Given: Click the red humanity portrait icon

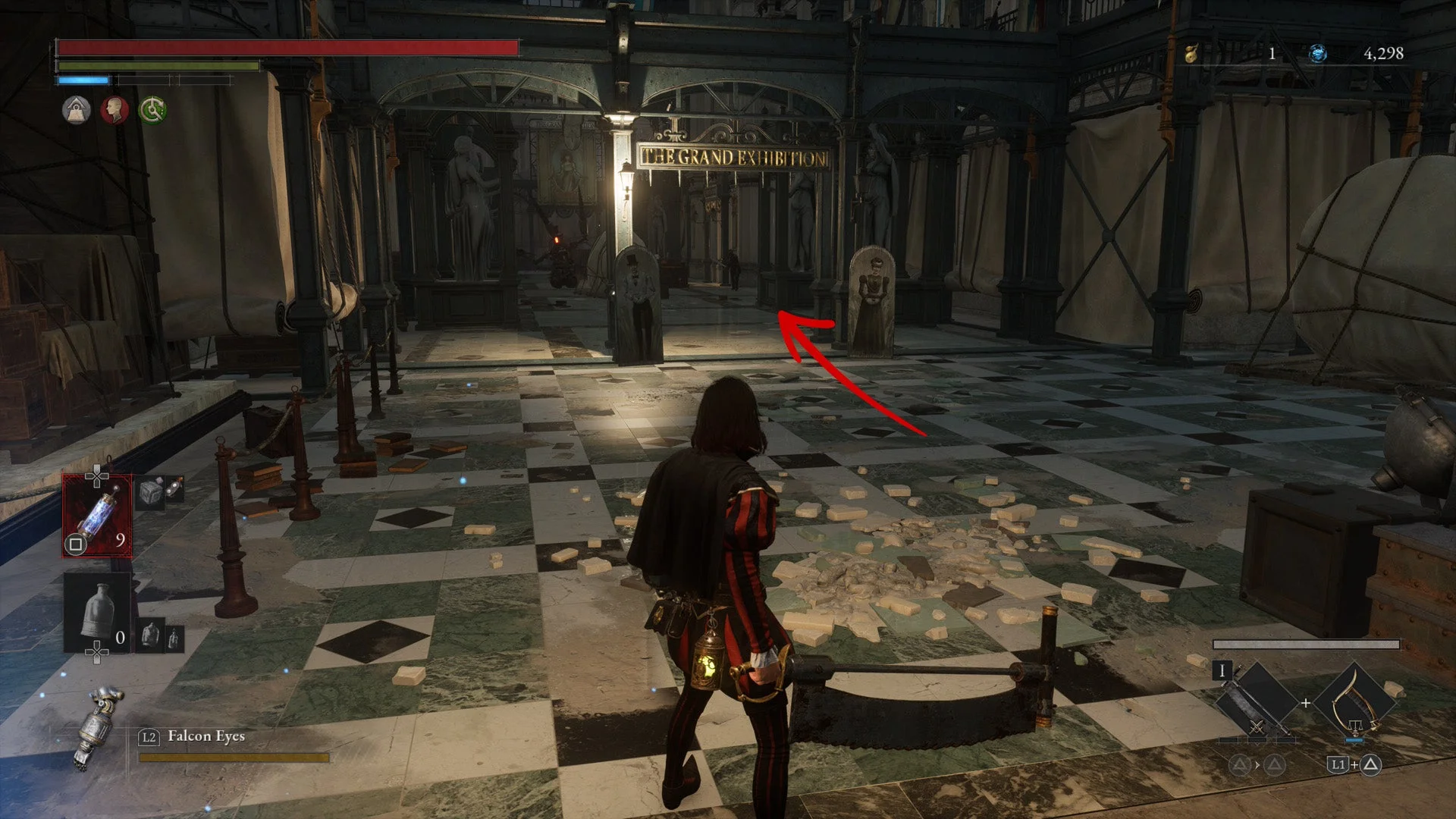Looking at the screenshot, I should point(115,111).
